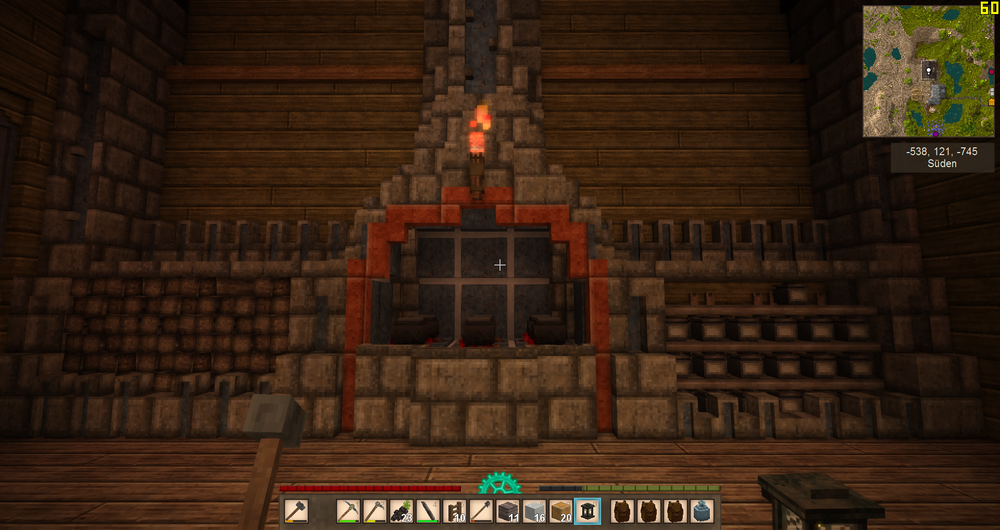Click the highlighted lantern hotbar slot

pos(588,511)
